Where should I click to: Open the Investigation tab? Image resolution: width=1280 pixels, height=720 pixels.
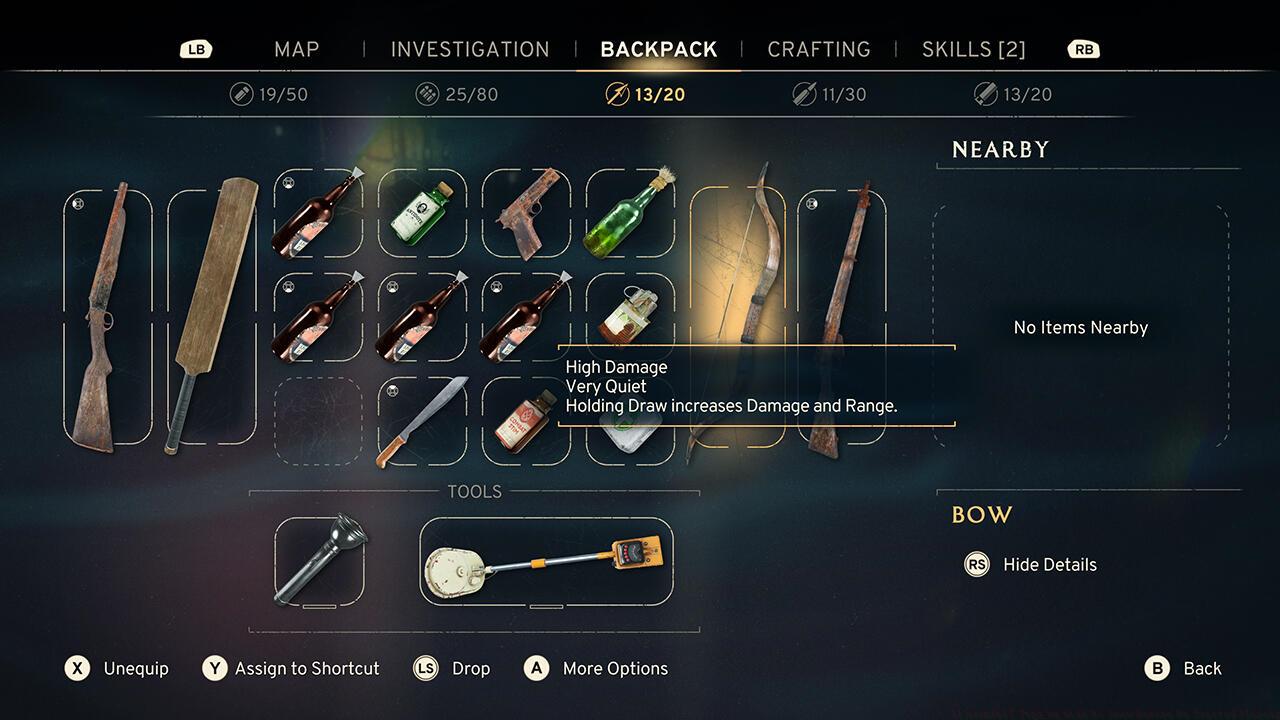tap(470, 49)
